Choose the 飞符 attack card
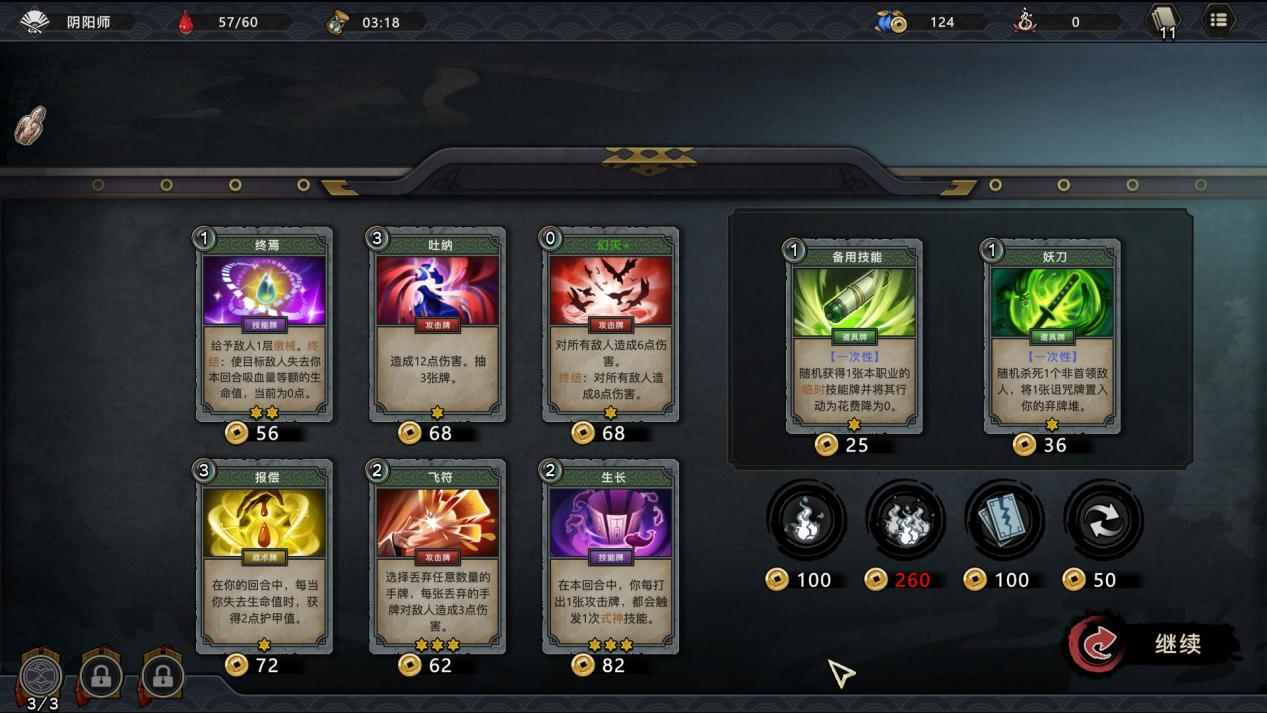The height and width of the screenshot is (713, 1267). pos(439,556)
